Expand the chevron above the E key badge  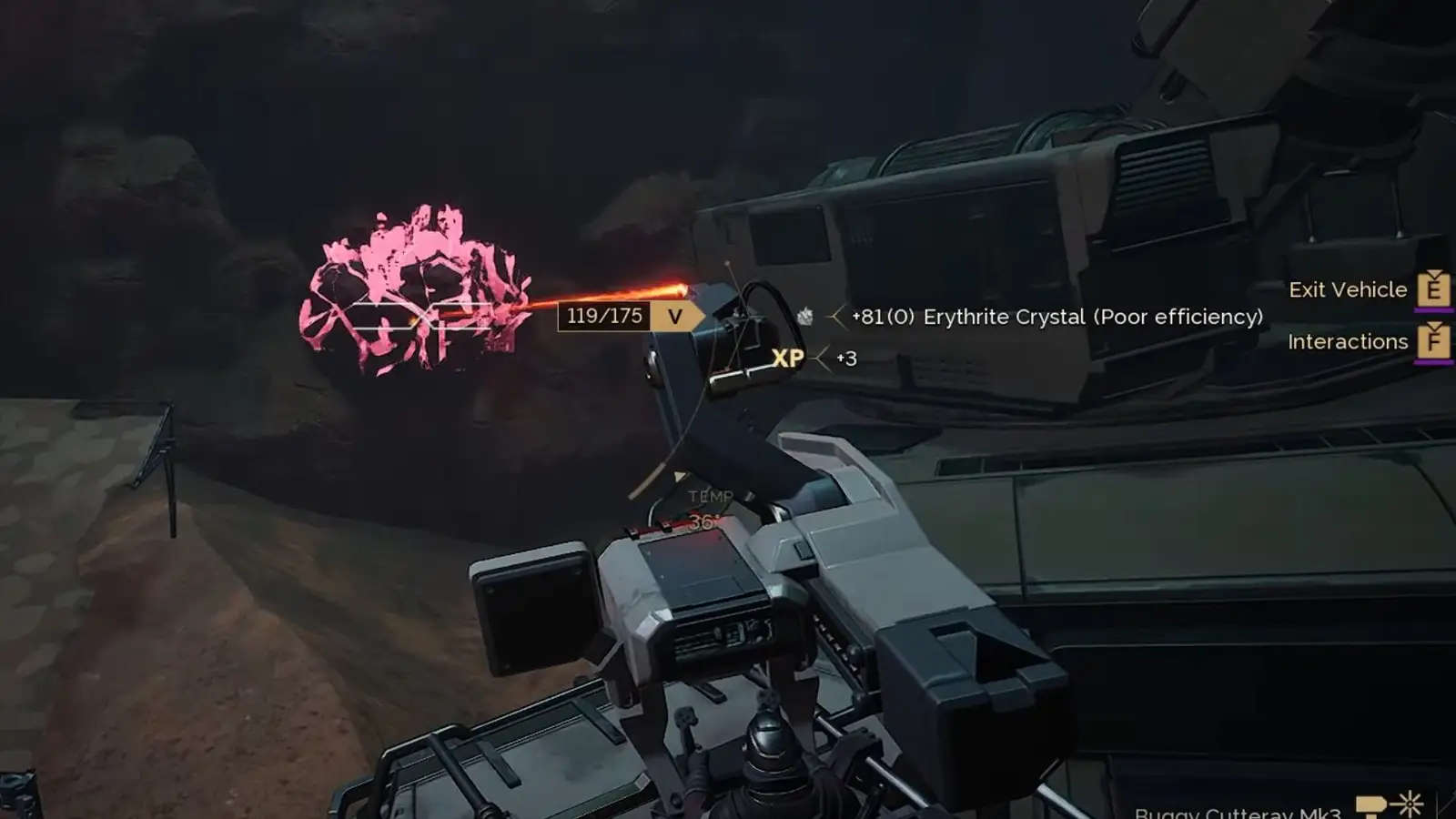click(1435, 273)
